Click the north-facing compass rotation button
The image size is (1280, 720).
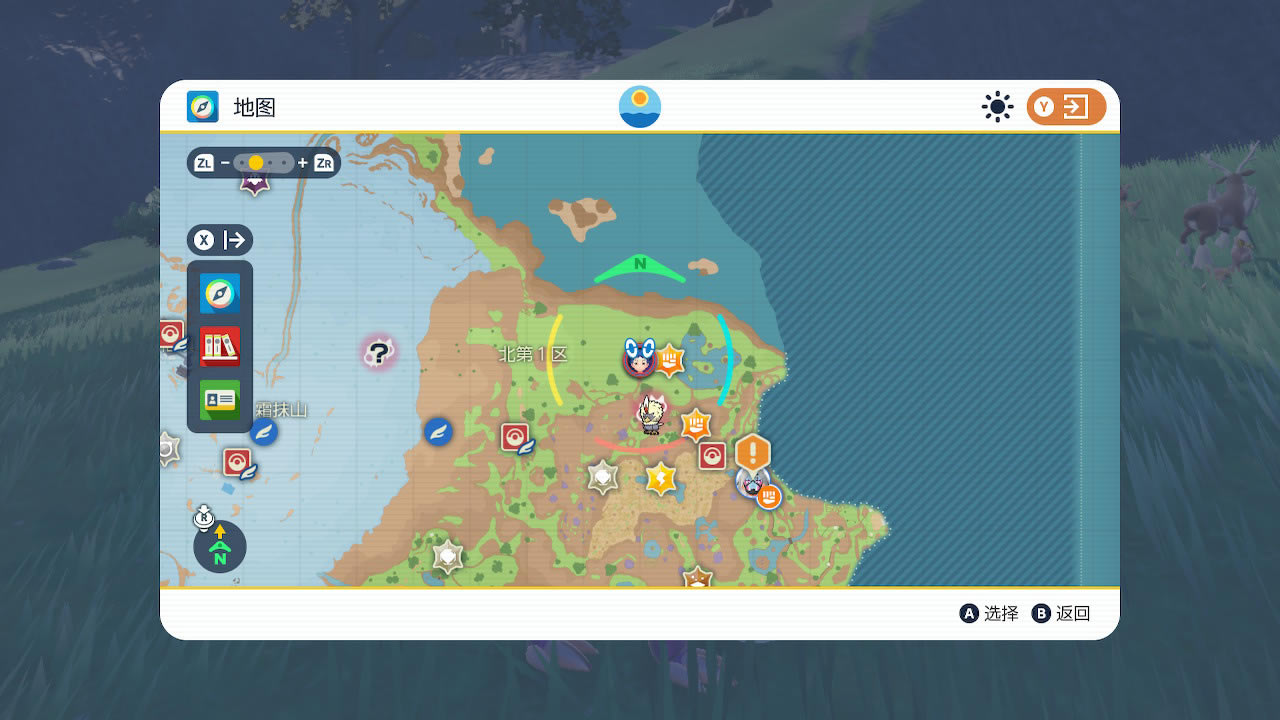220,547
